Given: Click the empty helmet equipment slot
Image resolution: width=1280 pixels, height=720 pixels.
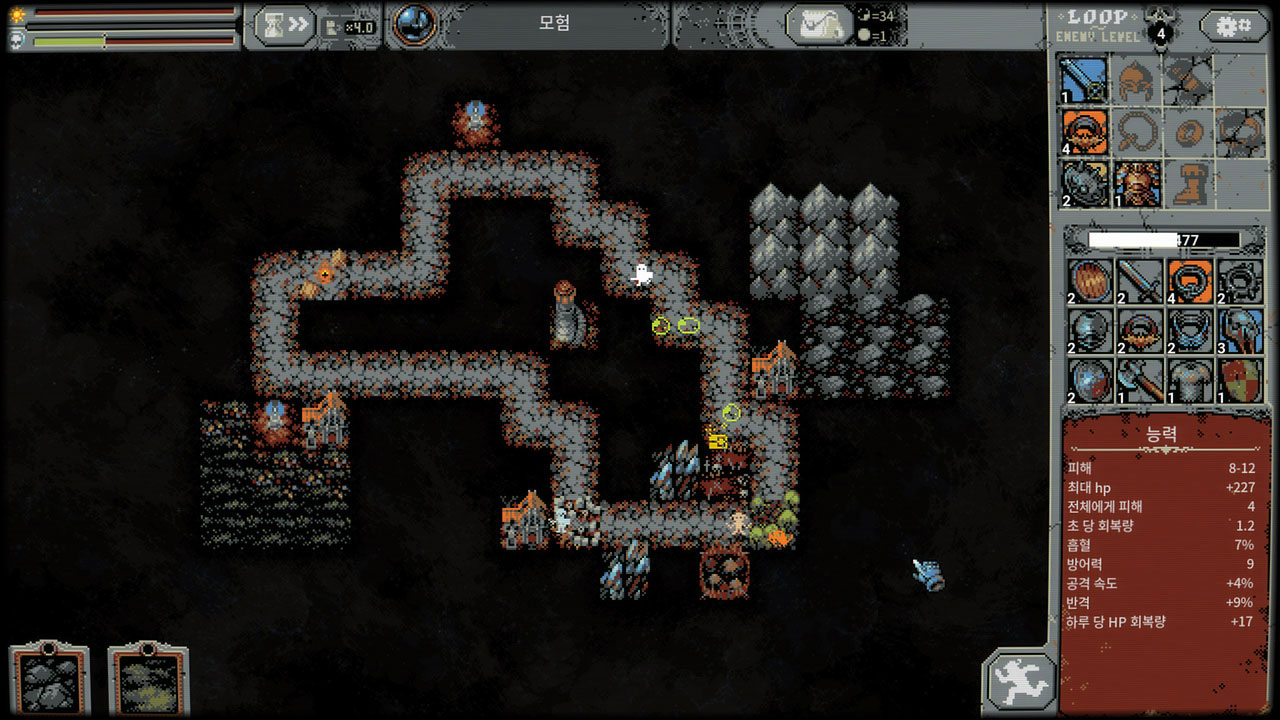Looking at the screenshot, I should click(x=1137, y=79).
